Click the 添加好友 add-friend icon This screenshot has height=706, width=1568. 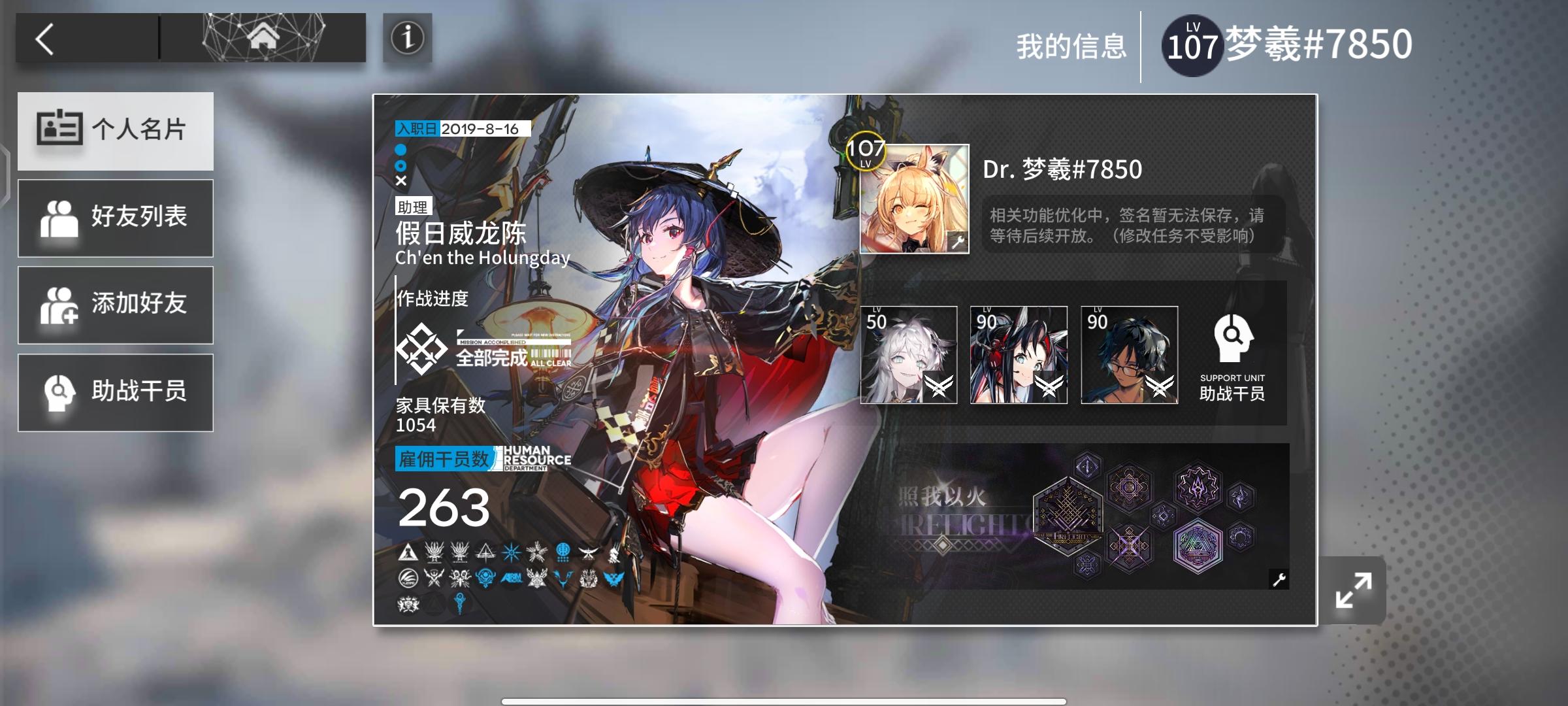coord(57,305)
